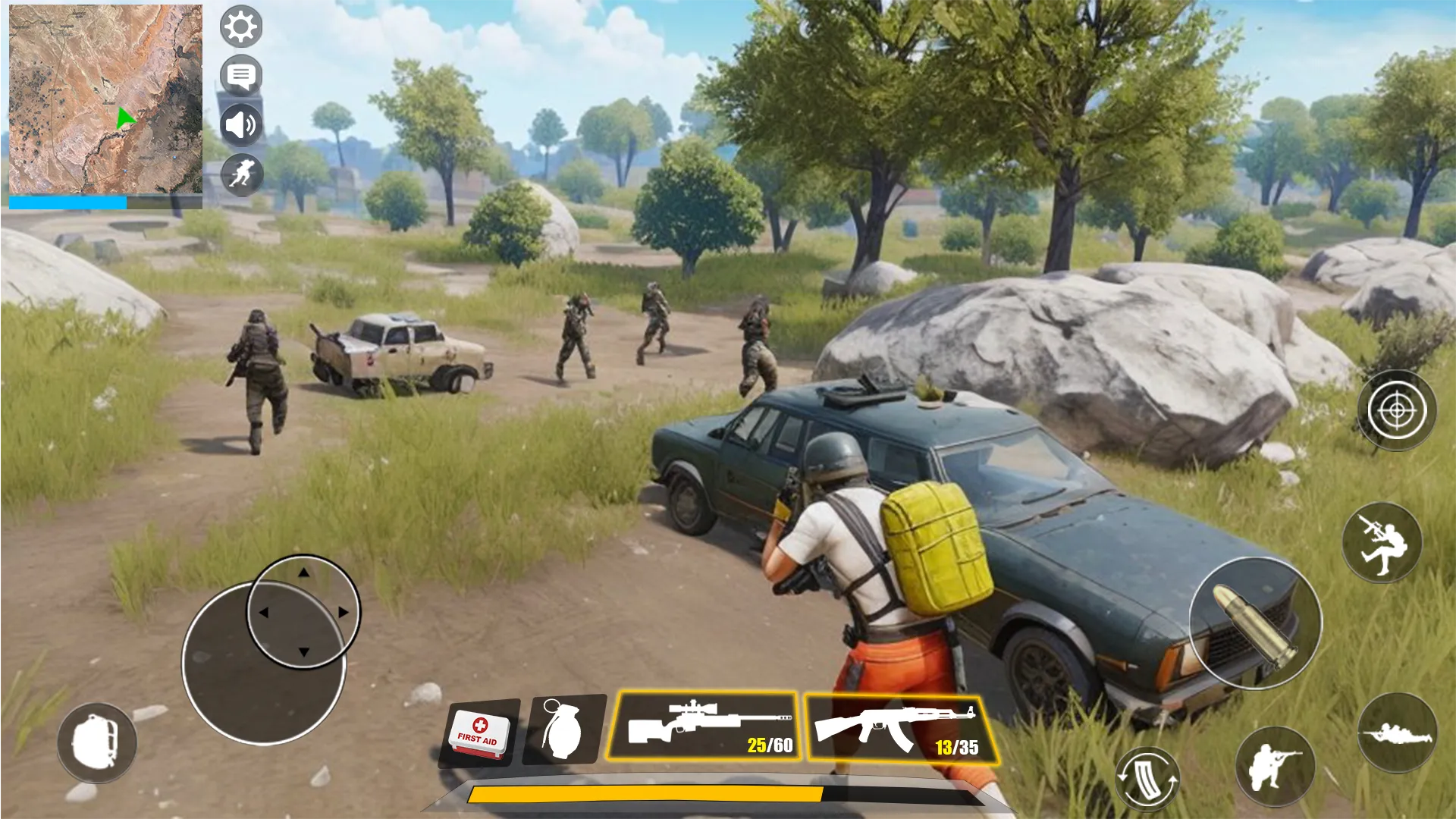Open the chat message panel
1456x819 pixels.
[241, 76]
